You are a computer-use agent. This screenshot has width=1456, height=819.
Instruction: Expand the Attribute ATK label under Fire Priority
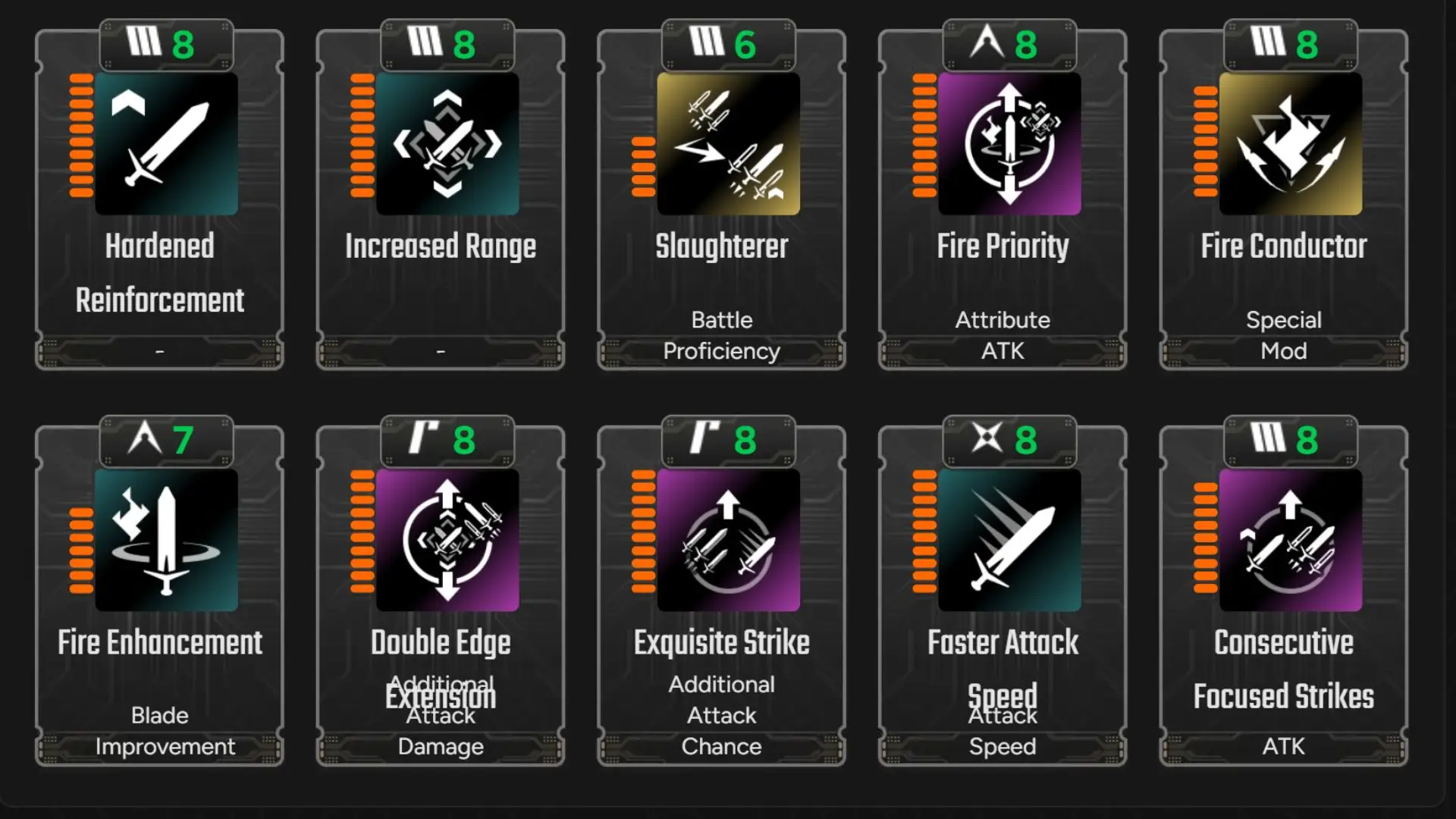1003,335
